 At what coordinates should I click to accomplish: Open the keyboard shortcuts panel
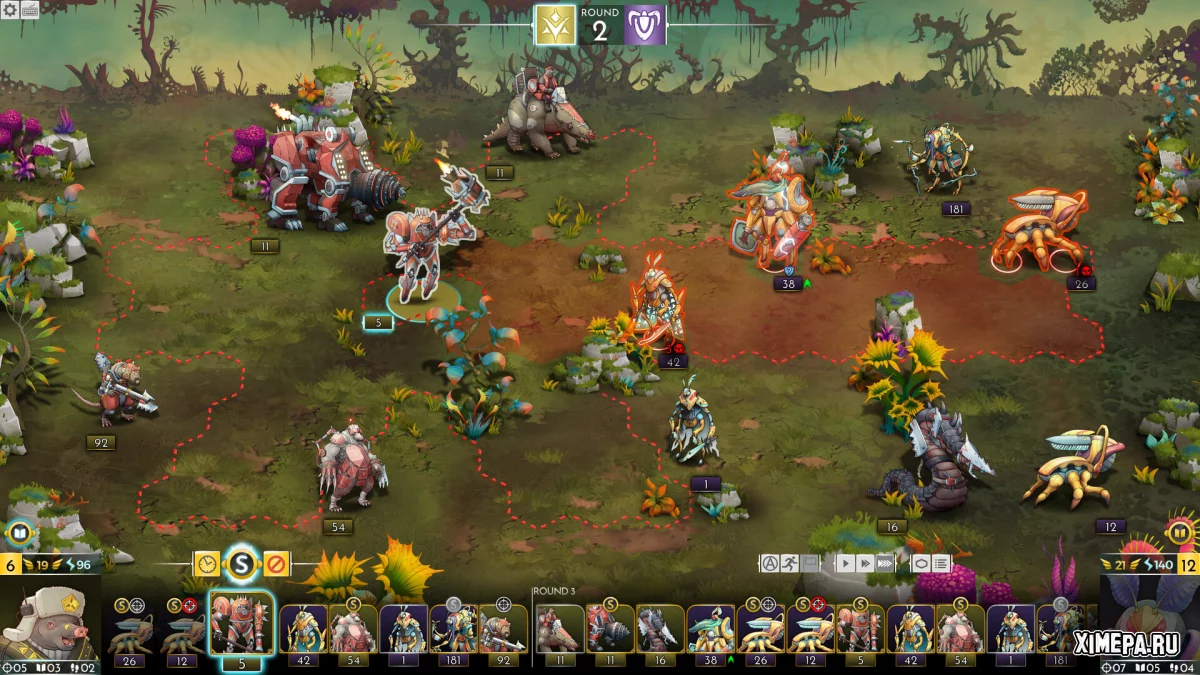click(x=29, y=9)
